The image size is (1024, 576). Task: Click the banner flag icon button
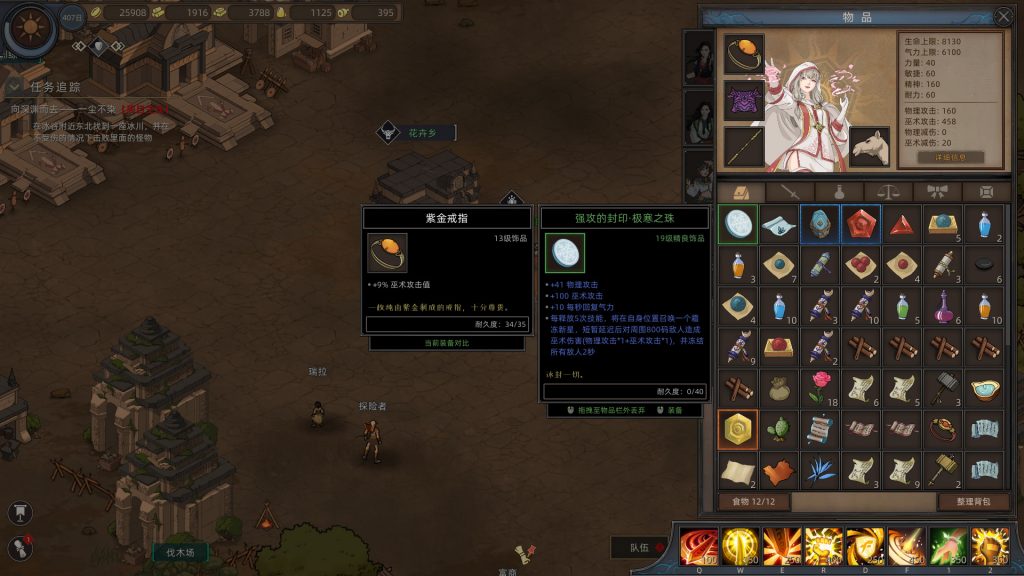(x=20, y=512)
